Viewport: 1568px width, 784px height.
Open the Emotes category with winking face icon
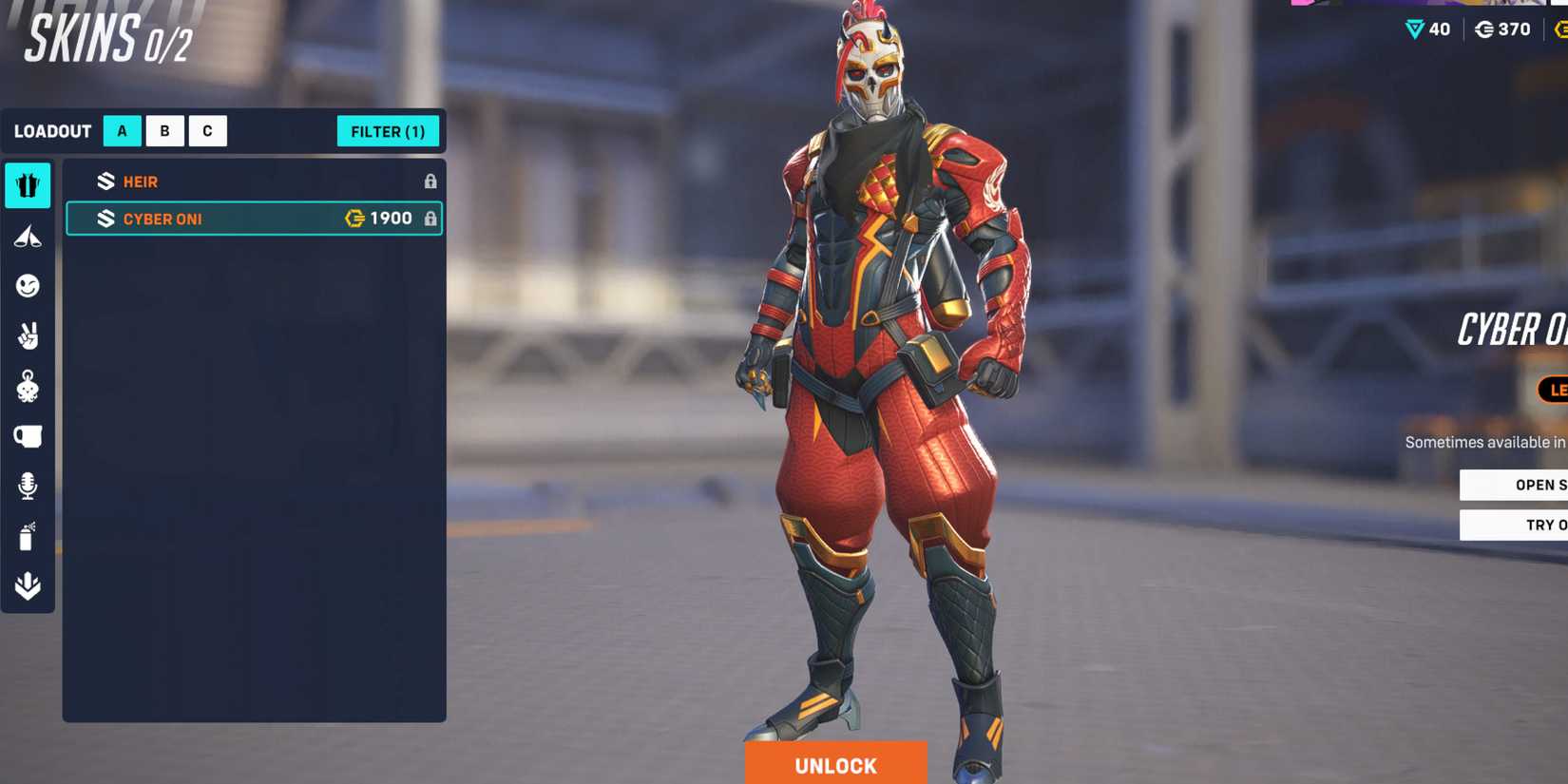coord(28,287)
